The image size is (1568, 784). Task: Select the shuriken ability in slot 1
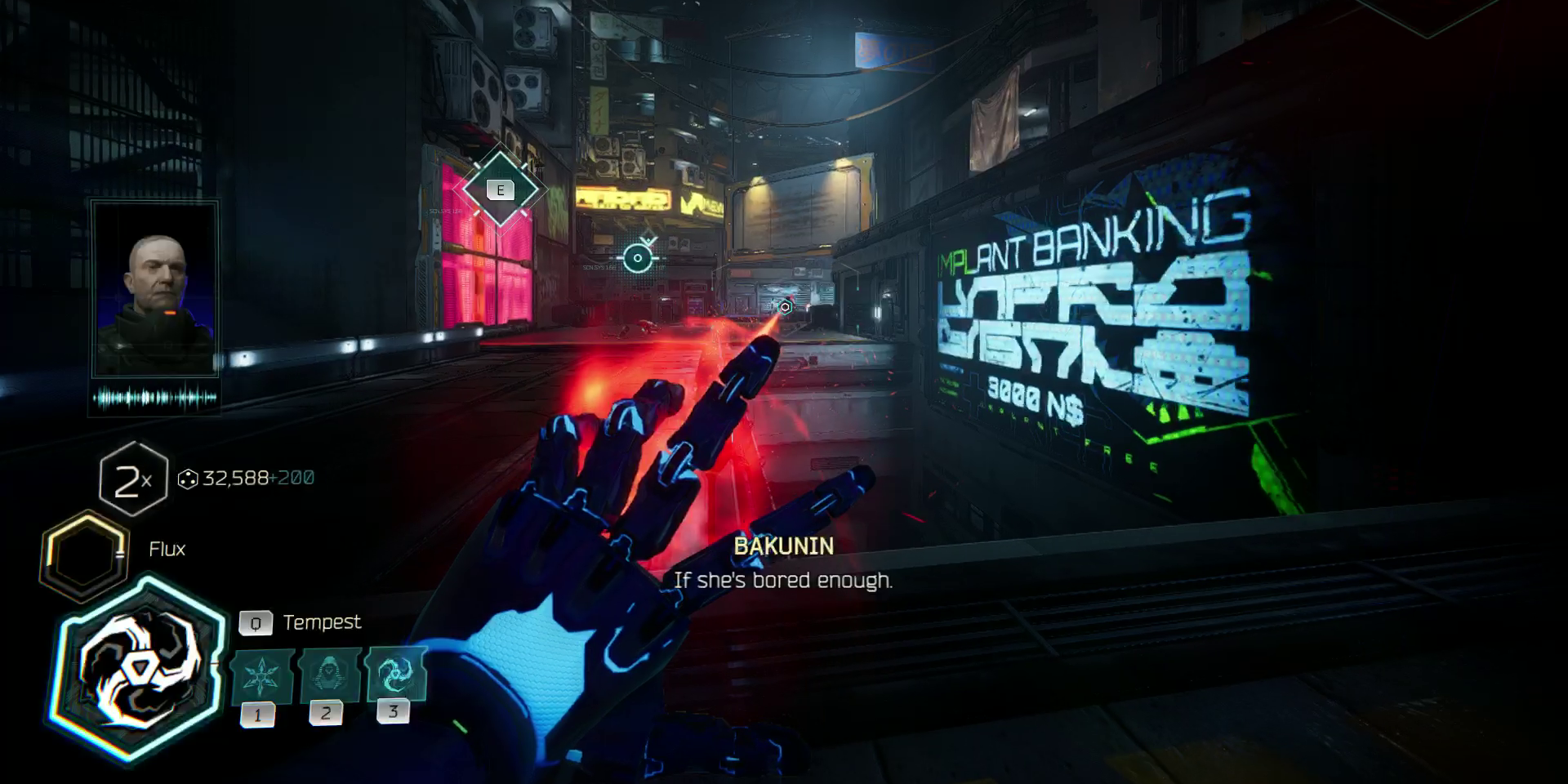point(262,676)
